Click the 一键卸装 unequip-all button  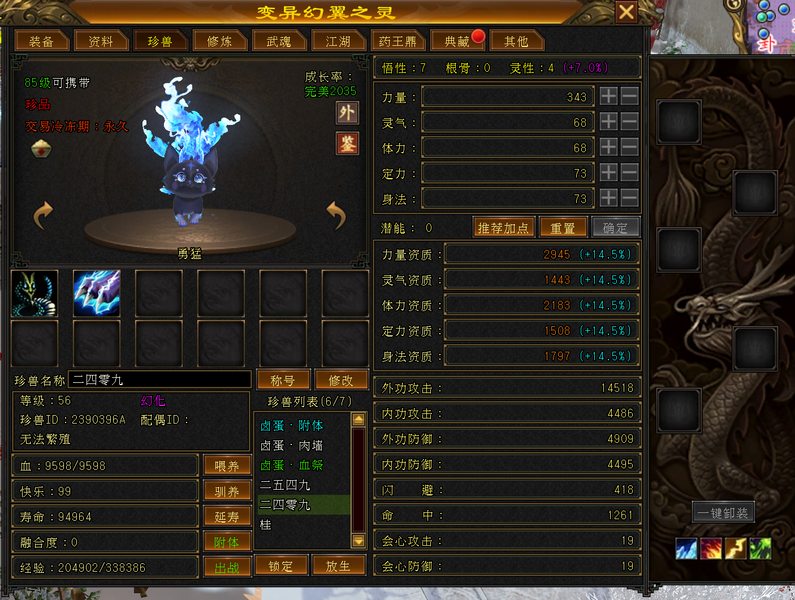[x=723, y=512]
